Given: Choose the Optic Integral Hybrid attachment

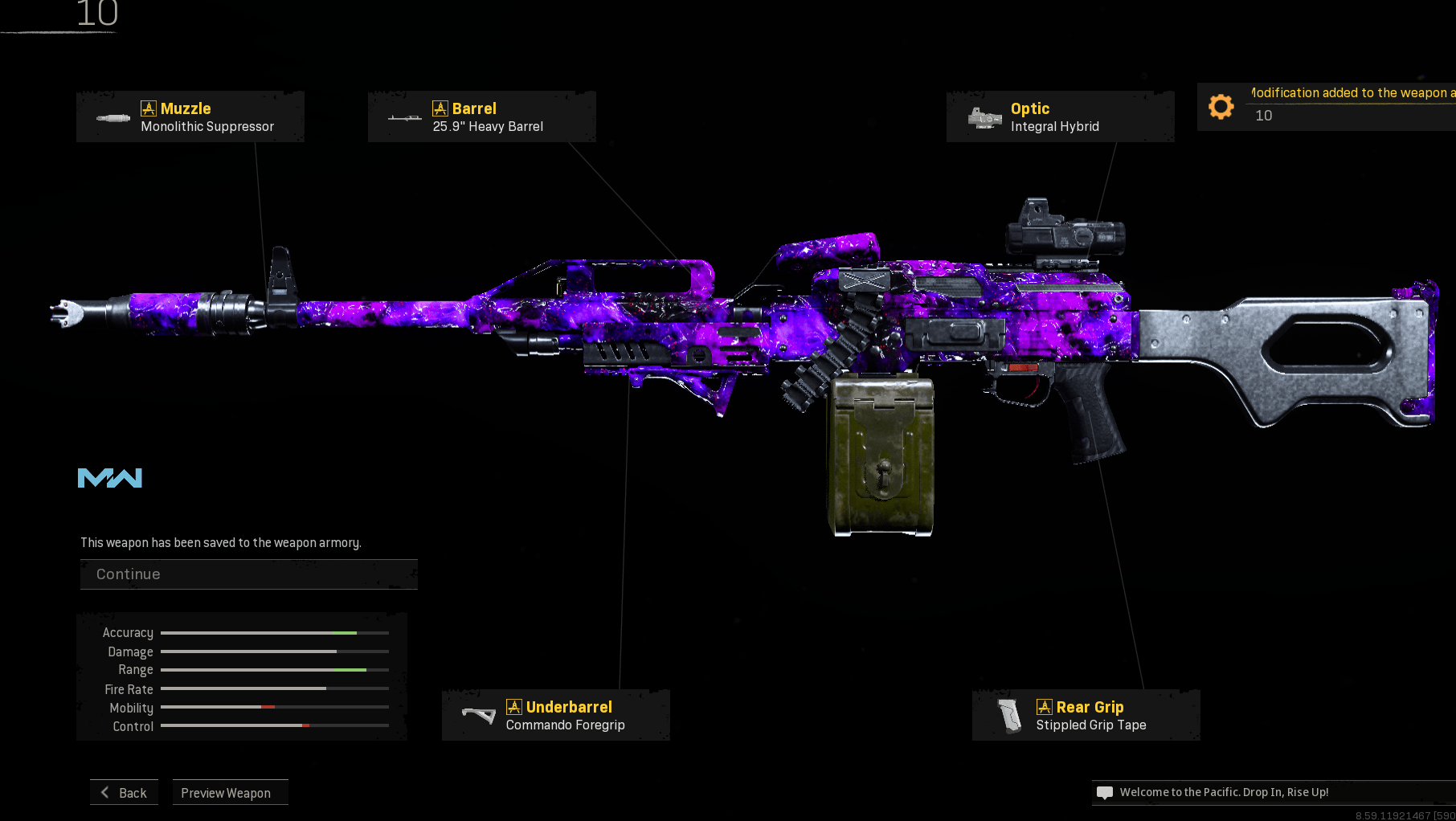Looking at the screenshot, I should [1060, 117].
